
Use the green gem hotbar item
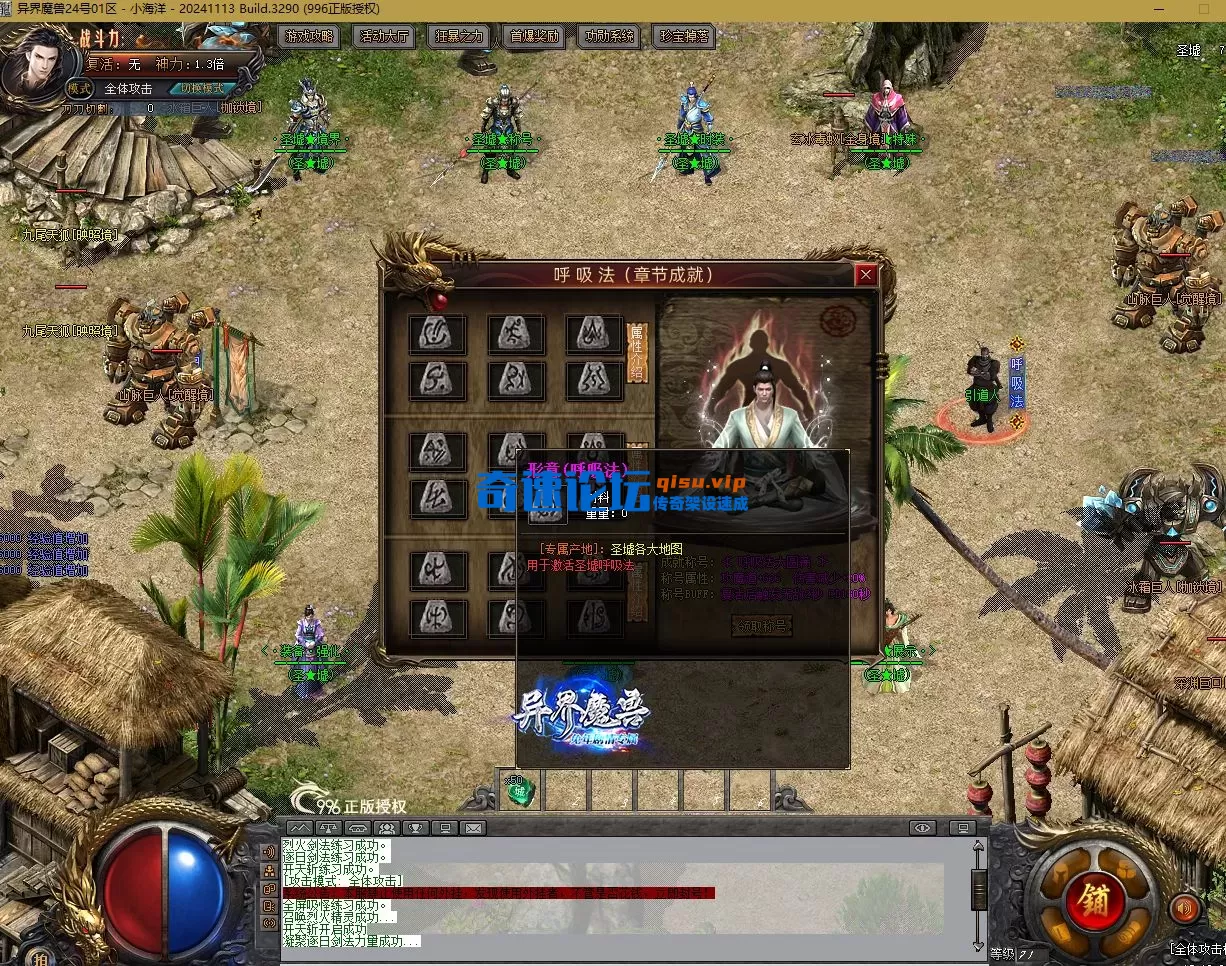[519, 790]
